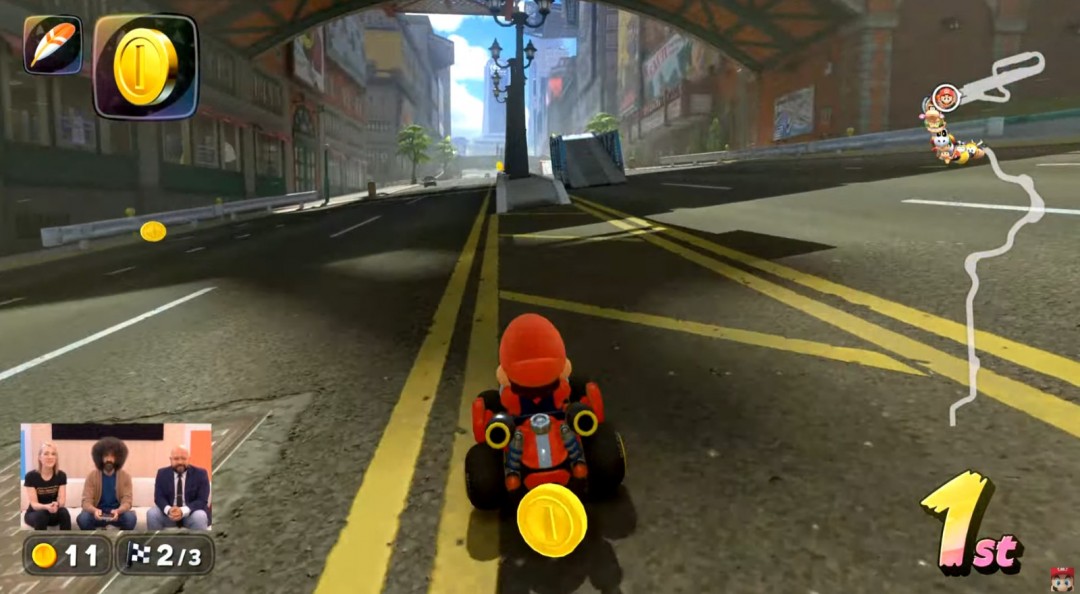The height and width of the screenshot is (594, 1080).
Task: Use the gold coin item slot
Action: 145,66
